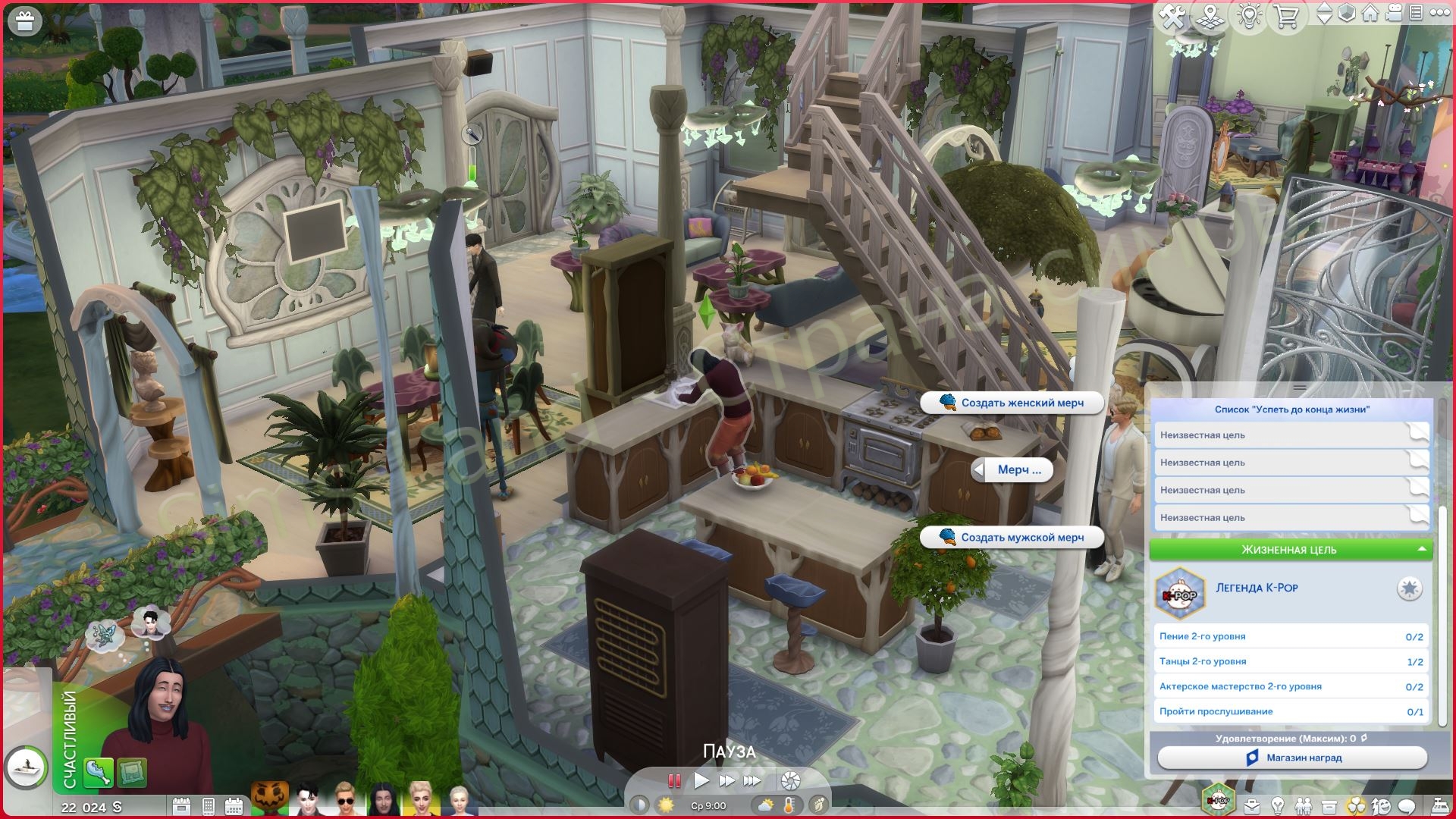Select the Sim portrait wearing sunglasses
This screenshot has height=819, width=1456.
[344, 799]
